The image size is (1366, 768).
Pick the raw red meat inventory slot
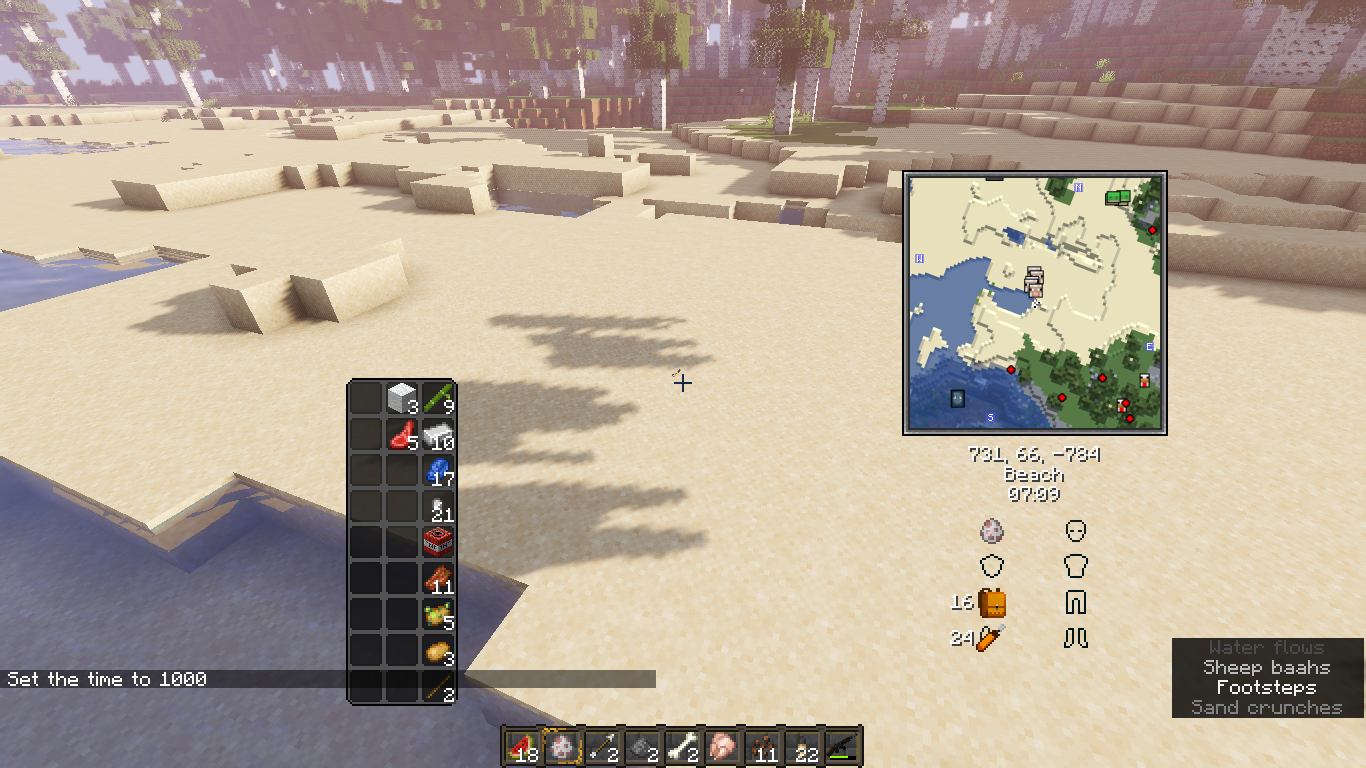point(402,435)
